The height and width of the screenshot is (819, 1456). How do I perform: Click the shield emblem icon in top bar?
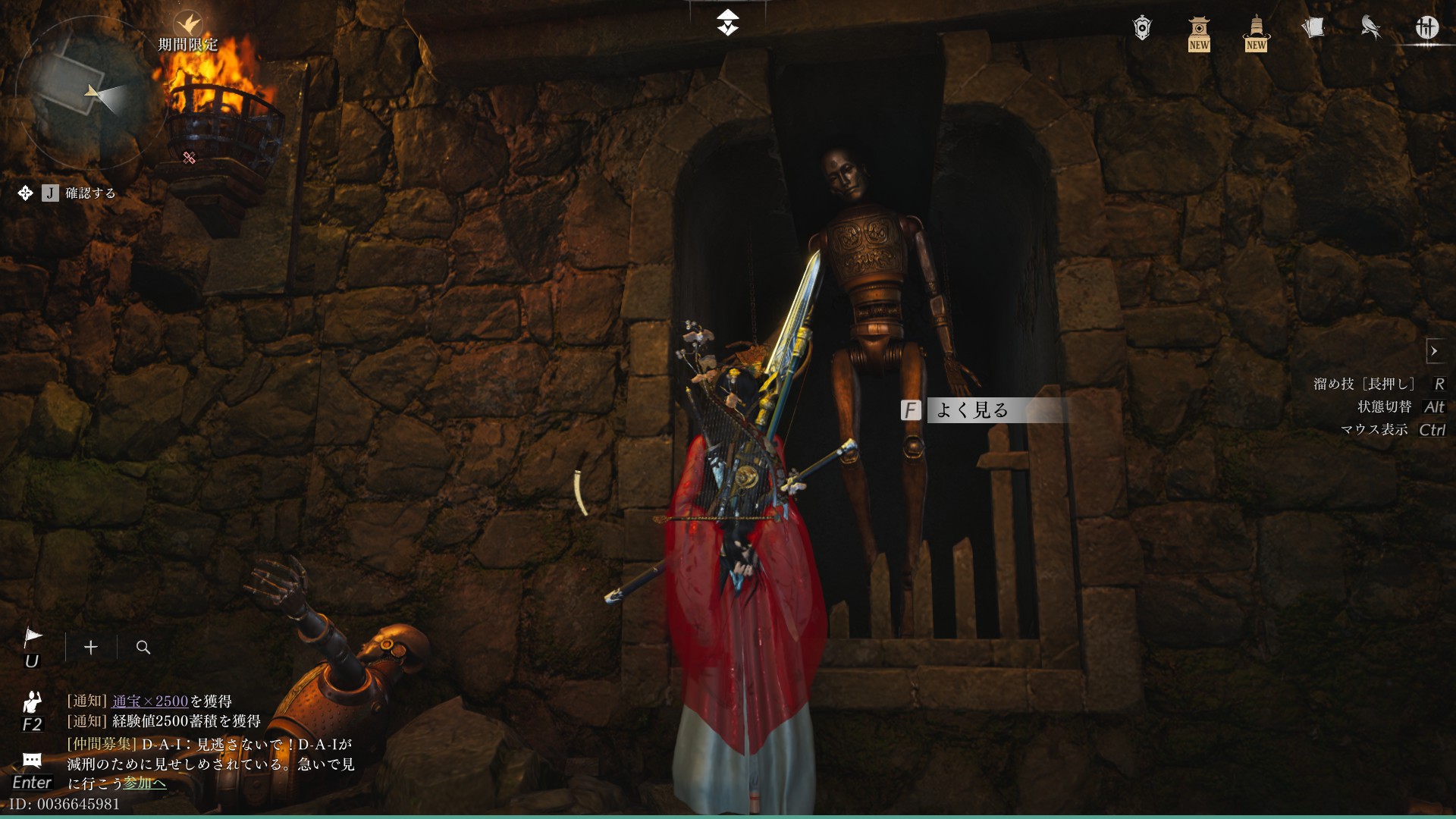(x=1142, y=29)
